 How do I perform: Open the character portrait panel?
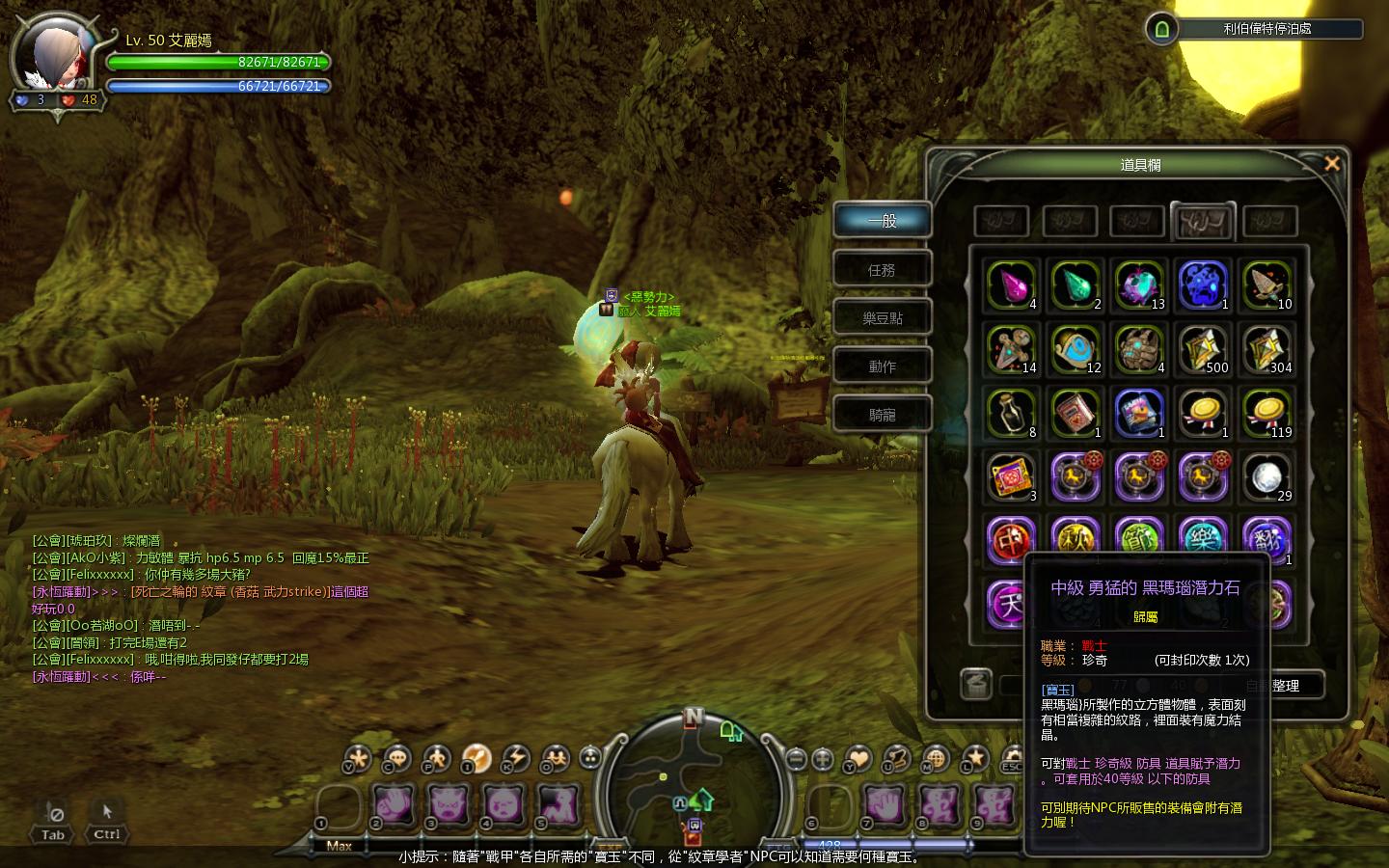click(56, 58)
